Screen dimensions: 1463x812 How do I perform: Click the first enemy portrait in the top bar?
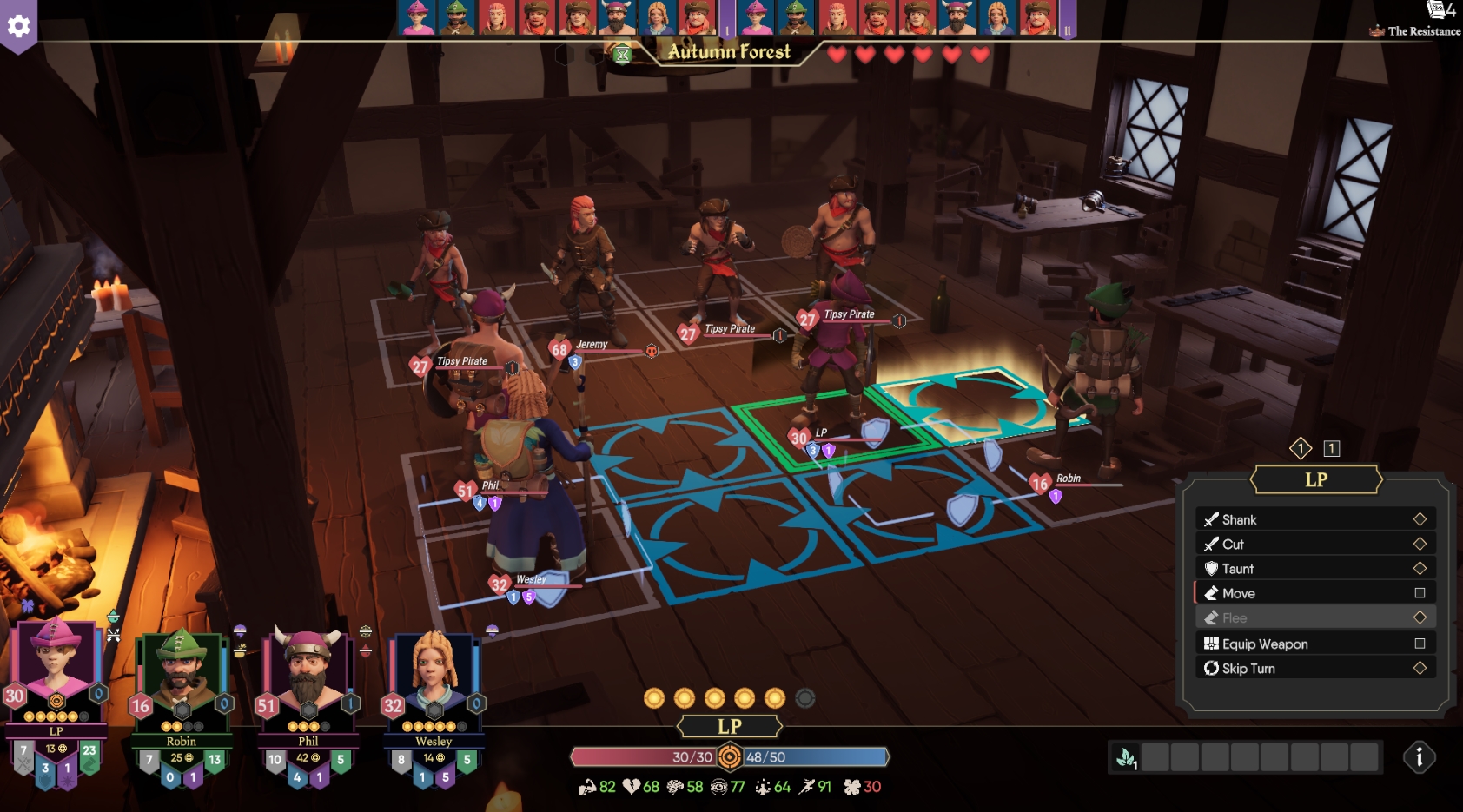pos(413,17)
